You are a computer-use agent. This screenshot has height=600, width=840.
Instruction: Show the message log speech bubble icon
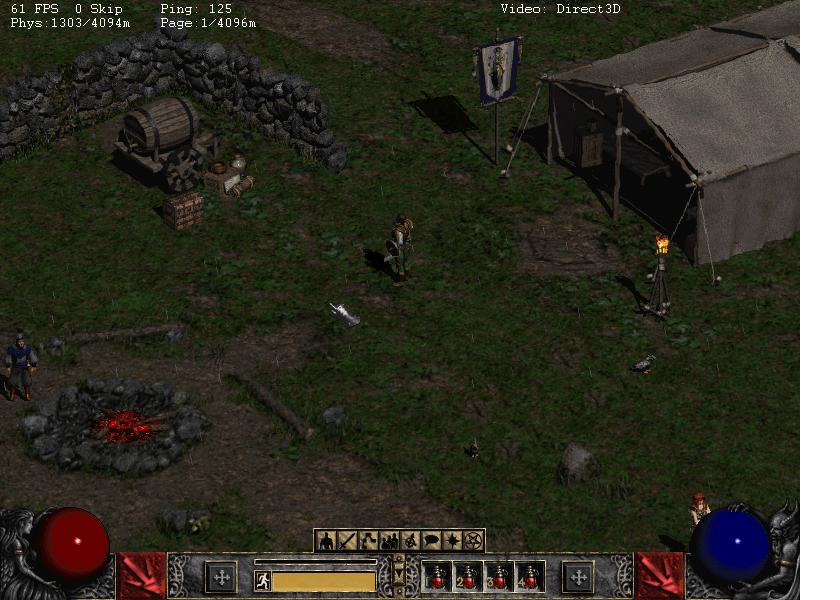tap(431, 541)
